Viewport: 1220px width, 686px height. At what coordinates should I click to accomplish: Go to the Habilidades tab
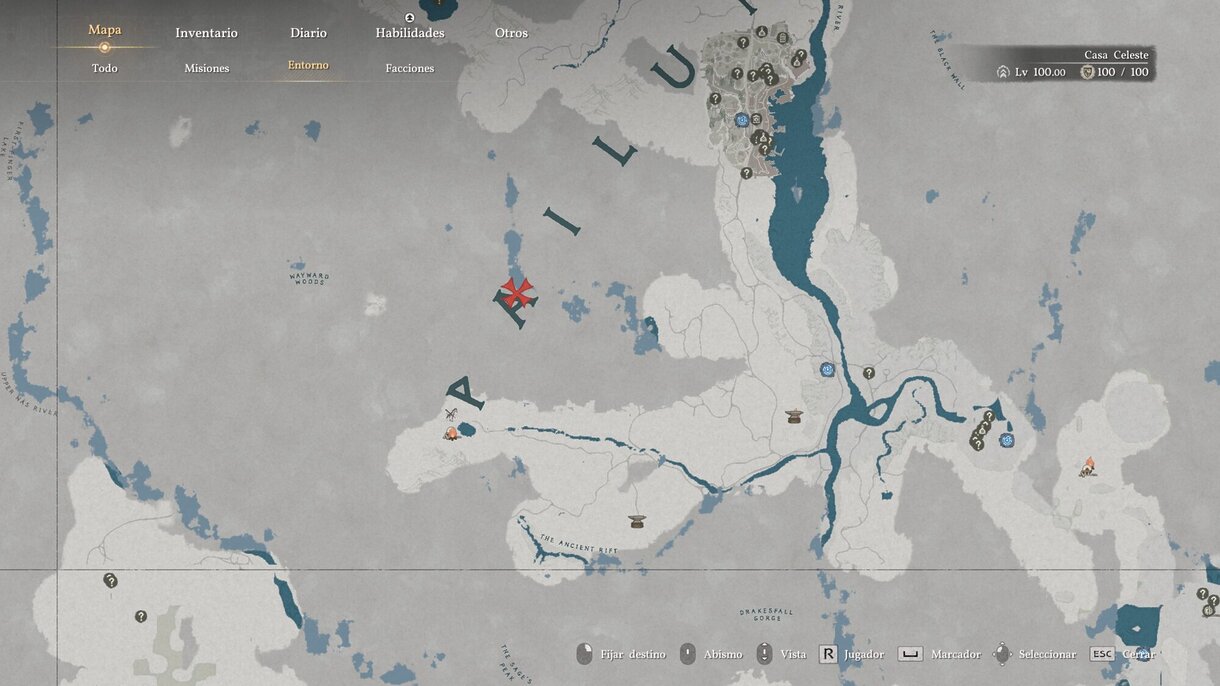click(410, 33)
